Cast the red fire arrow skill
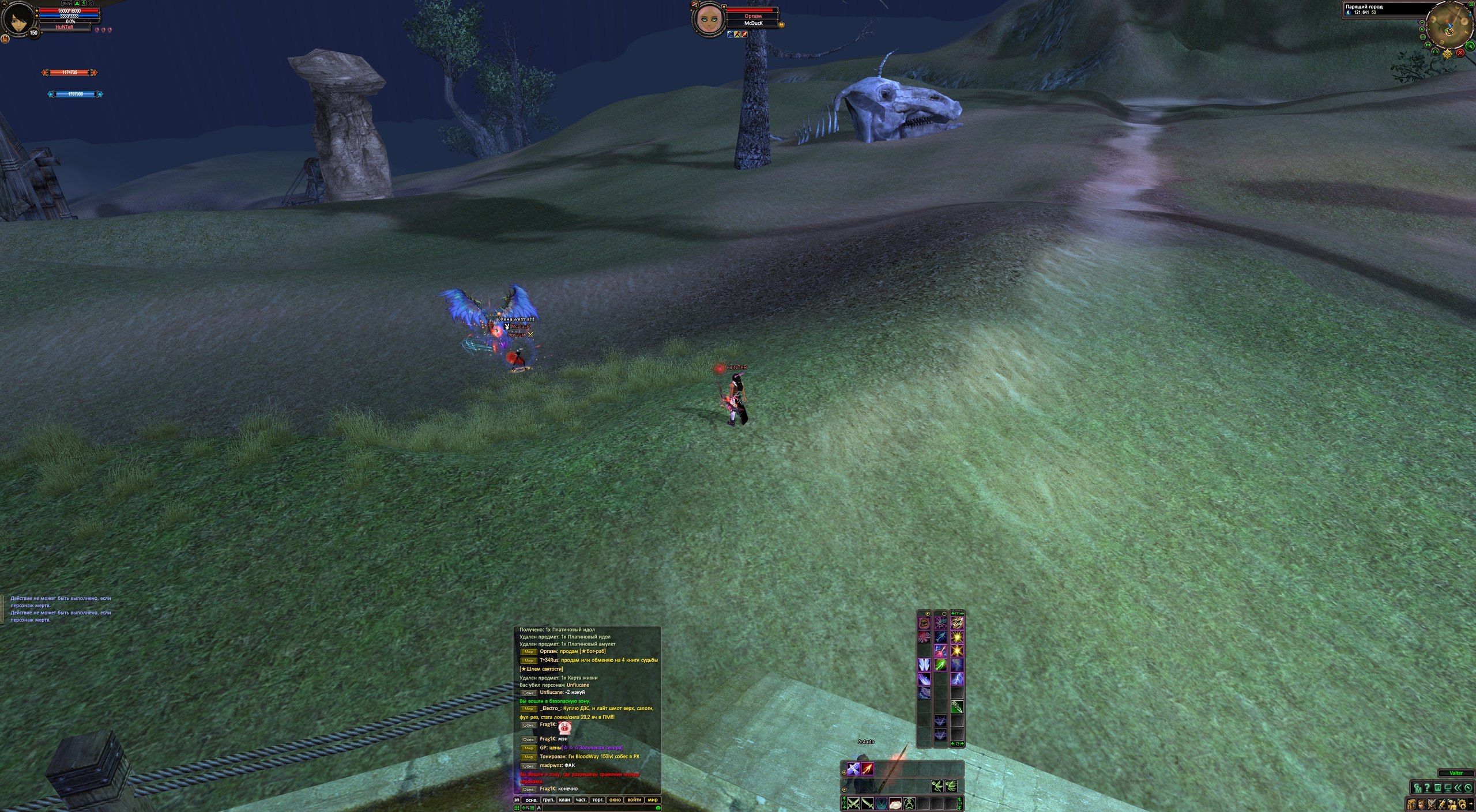The image size is (1476, 812). (868, 769)
